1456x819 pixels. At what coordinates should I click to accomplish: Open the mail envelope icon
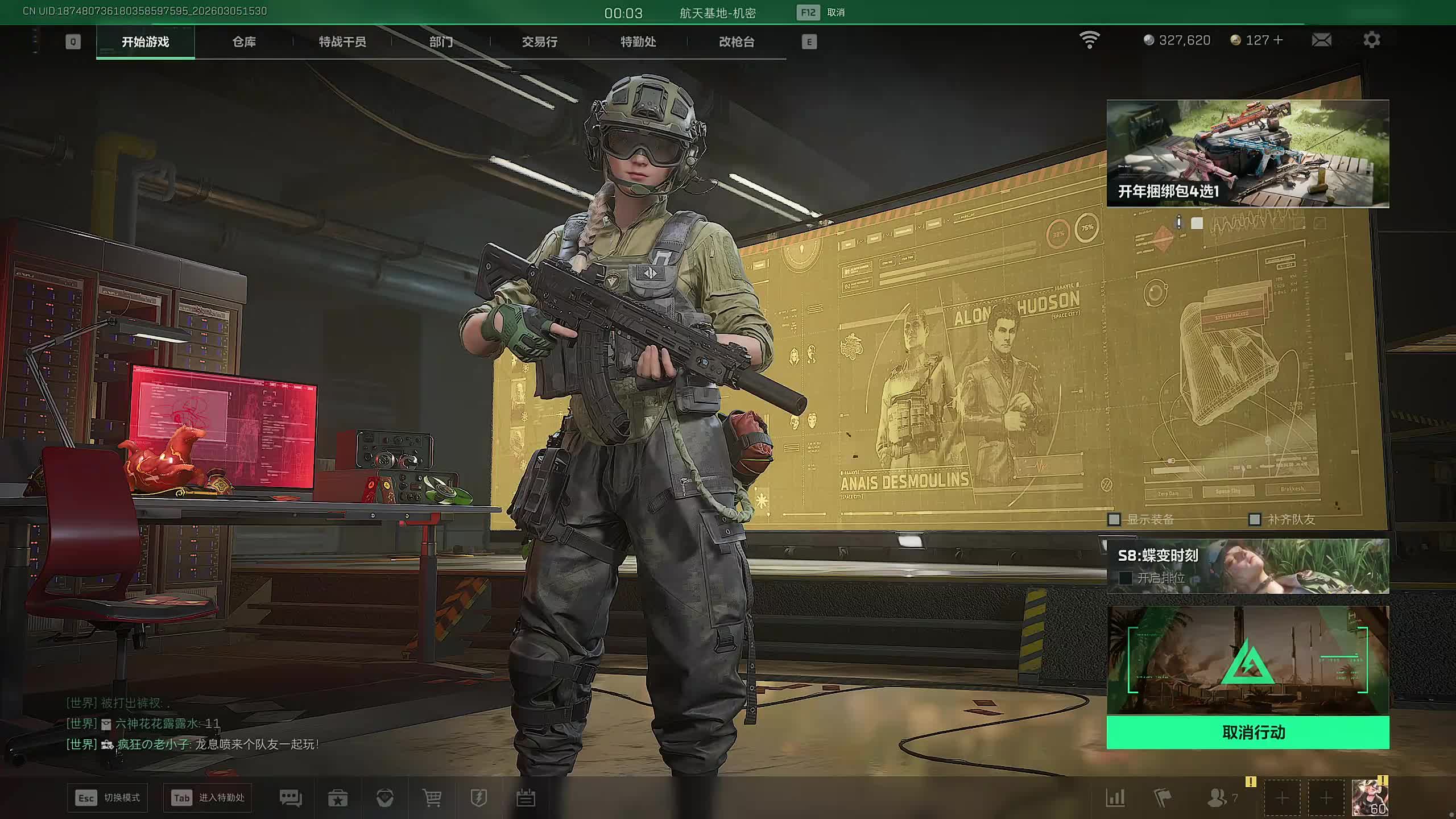click(x=1321, y=40)
